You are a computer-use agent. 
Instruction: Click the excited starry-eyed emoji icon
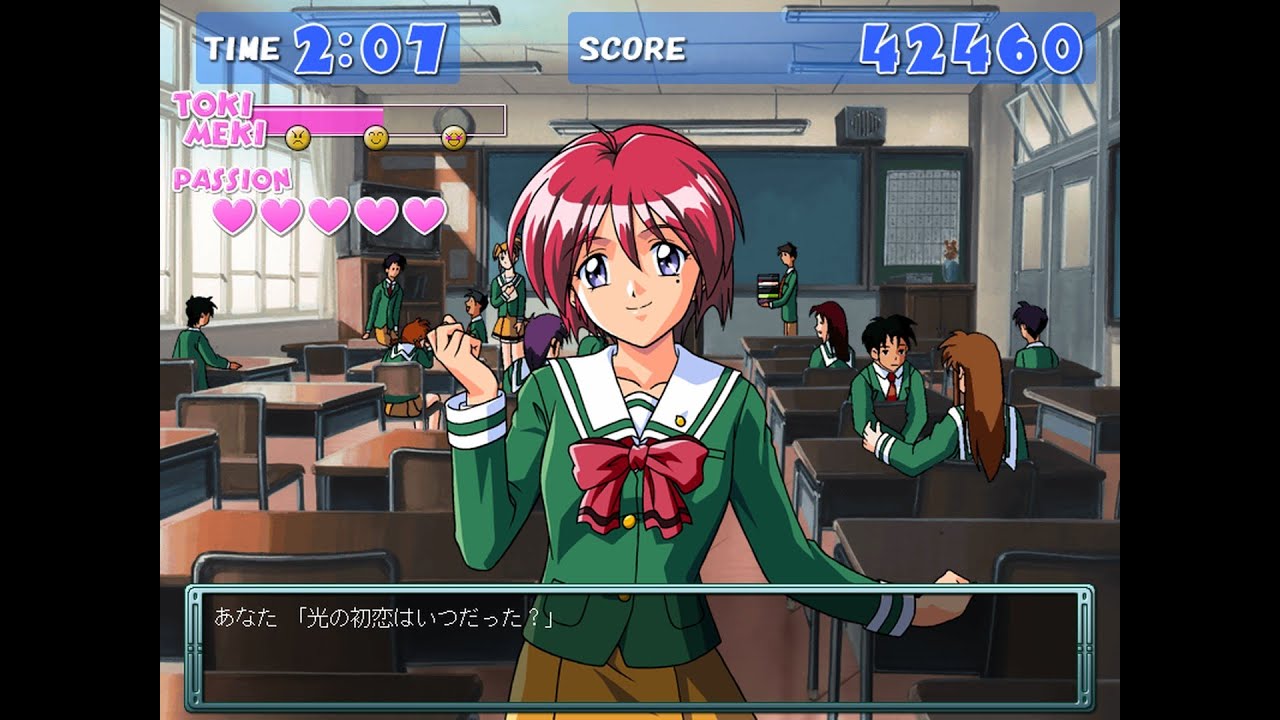[x=456, y=139]
